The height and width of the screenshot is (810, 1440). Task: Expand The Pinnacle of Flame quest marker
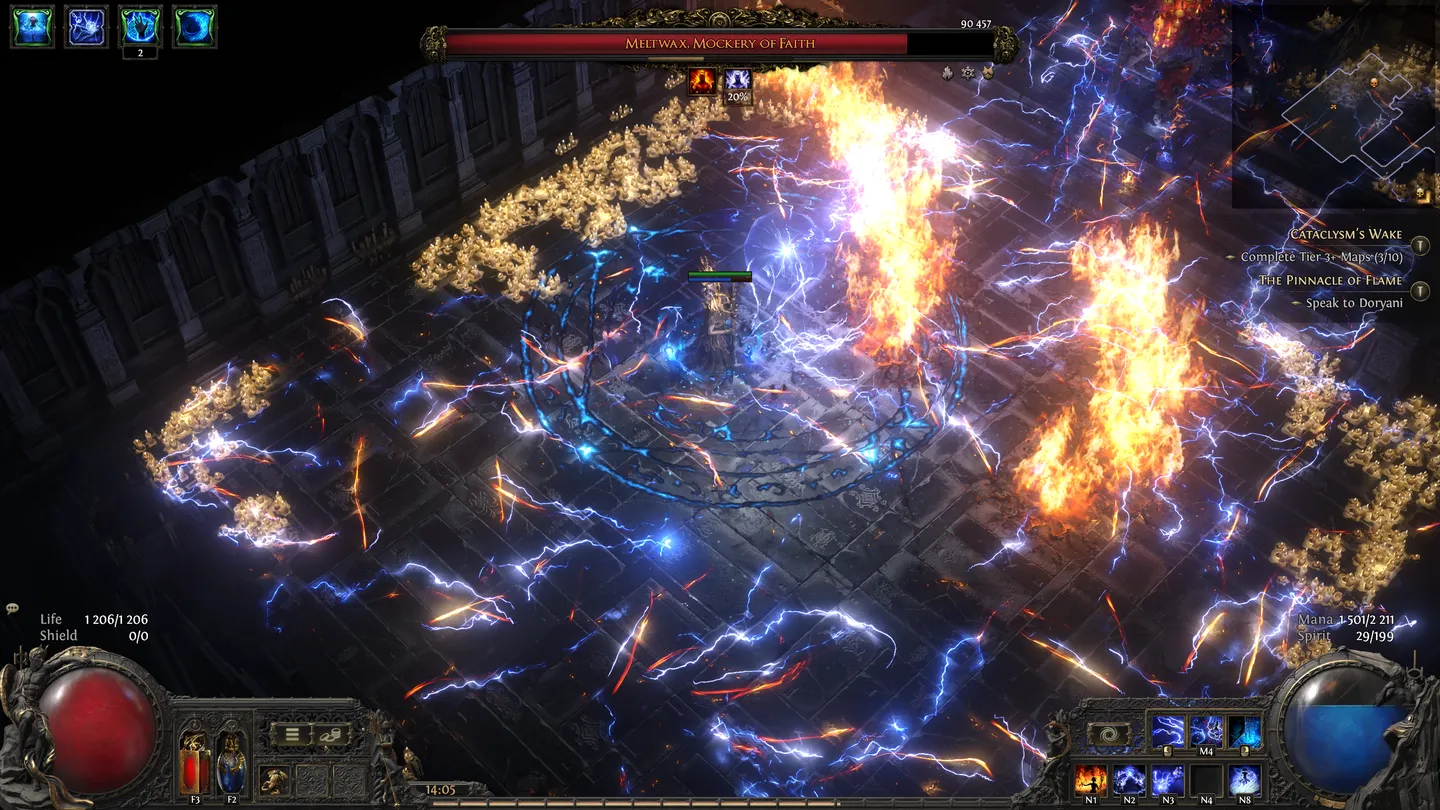point(1418,292)
